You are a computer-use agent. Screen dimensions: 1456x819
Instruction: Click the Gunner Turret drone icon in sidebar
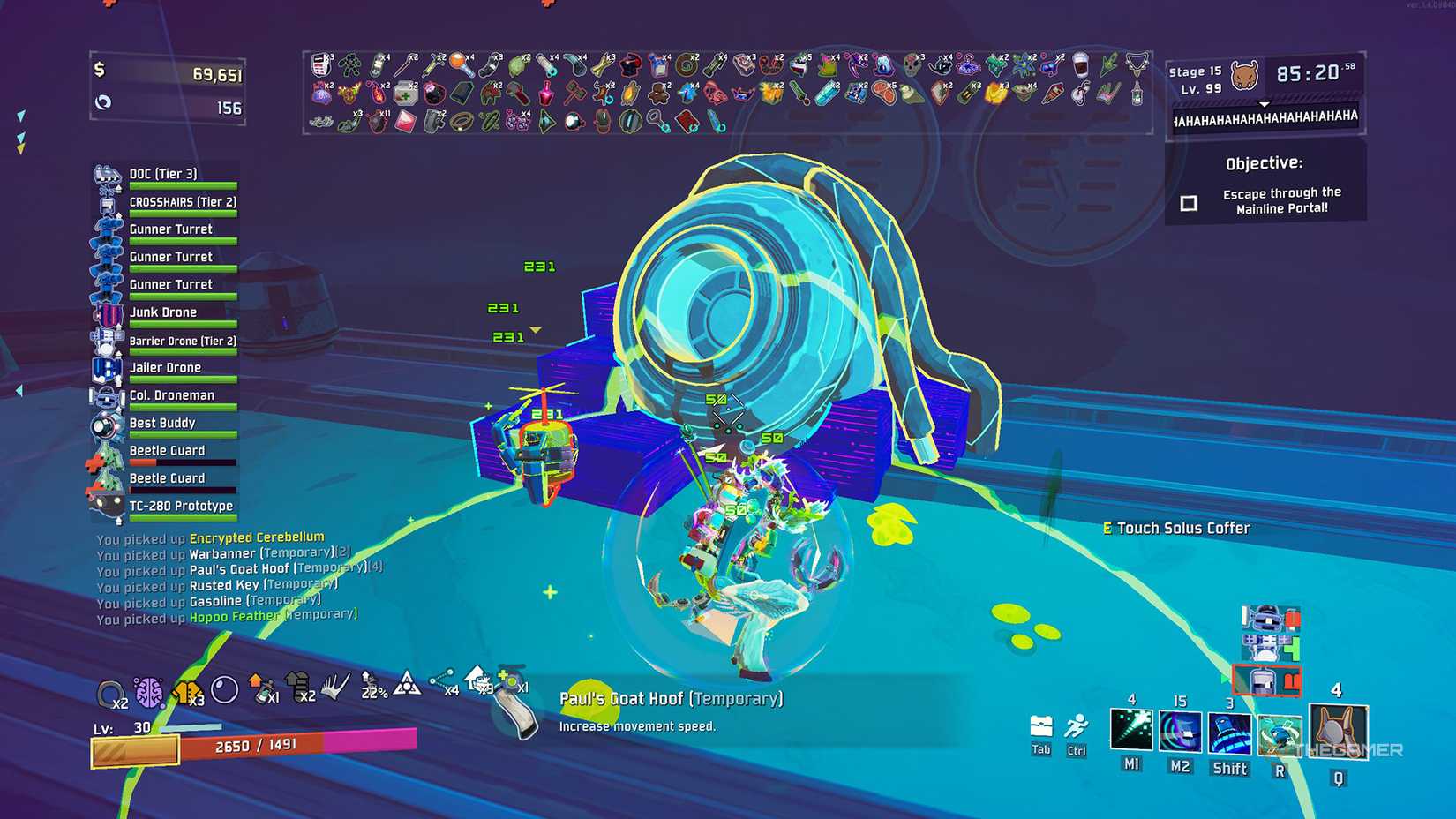pyautogui.click(x=171, y=229)
